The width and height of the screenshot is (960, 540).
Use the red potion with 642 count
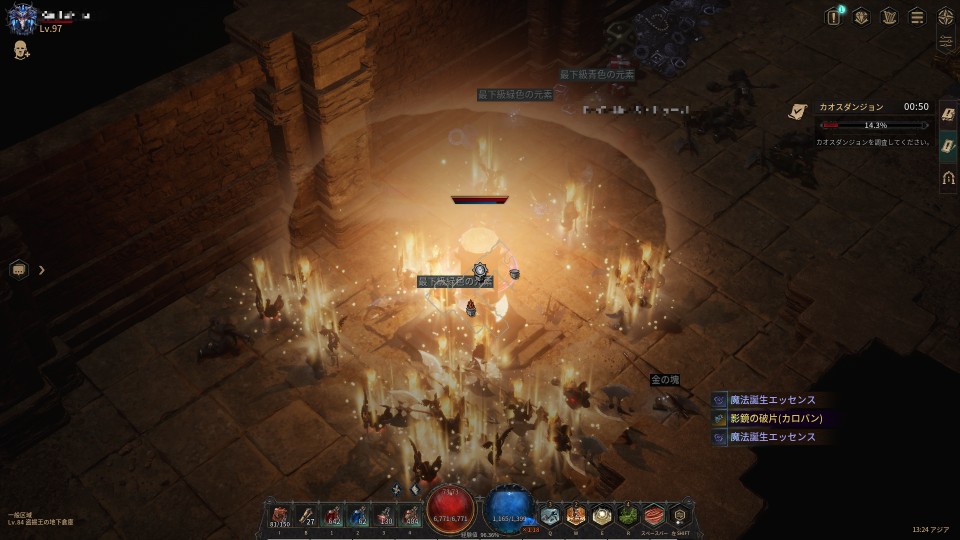pyautogui.click(x=332, y=515)
